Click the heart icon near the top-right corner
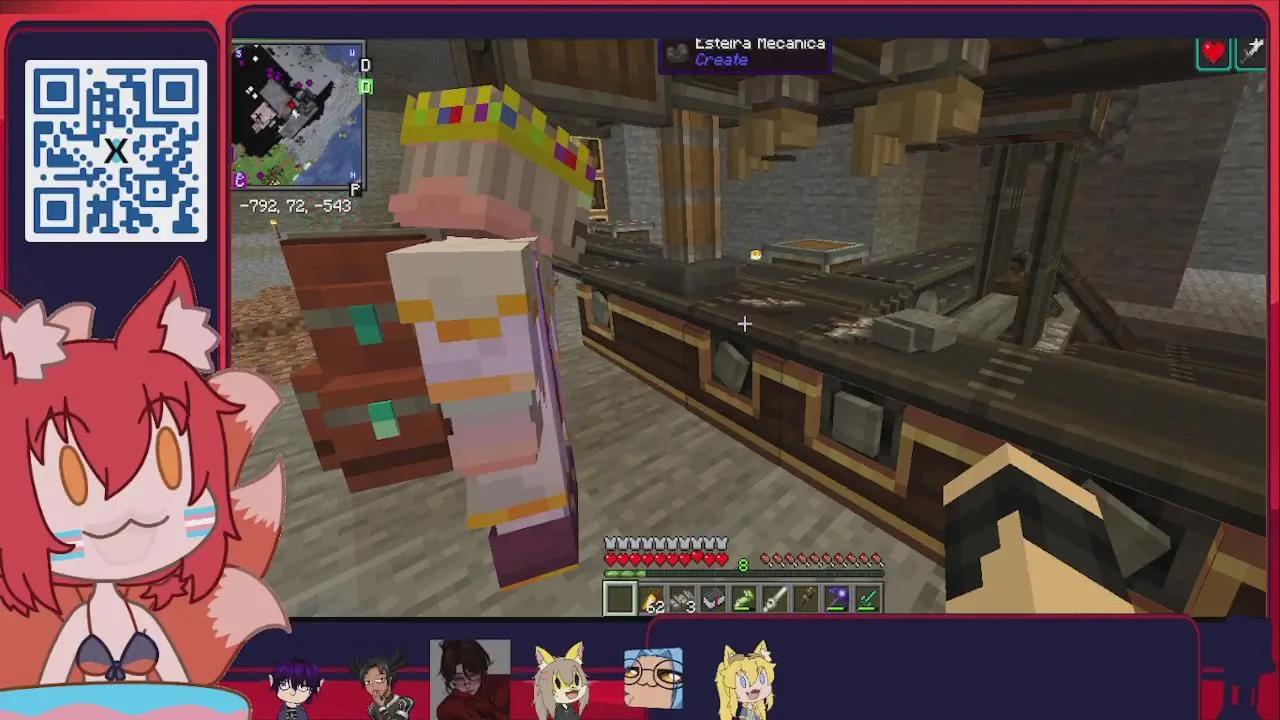The height and width of the screenshot is (720, 1280). 1213,53
